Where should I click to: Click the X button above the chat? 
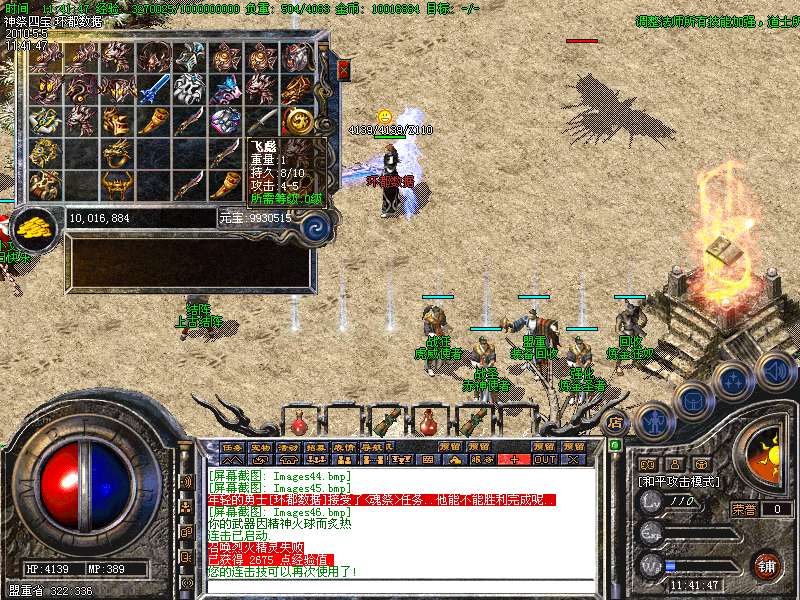(573, 459)
